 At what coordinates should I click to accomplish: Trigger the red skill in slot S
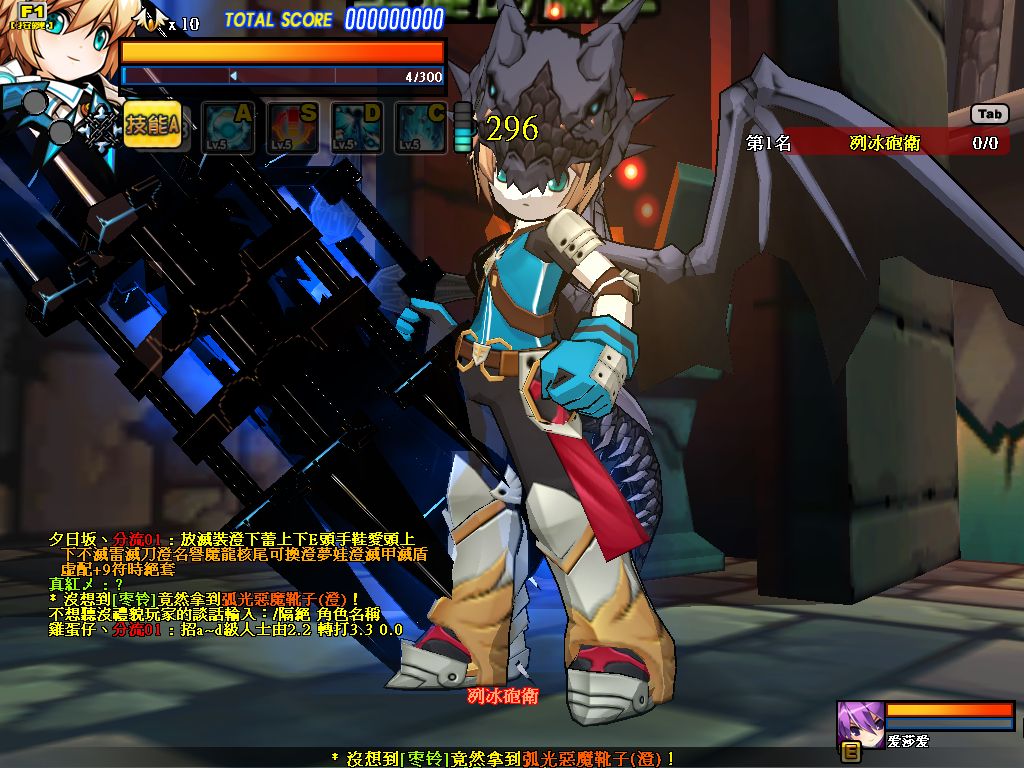[292, 128]
